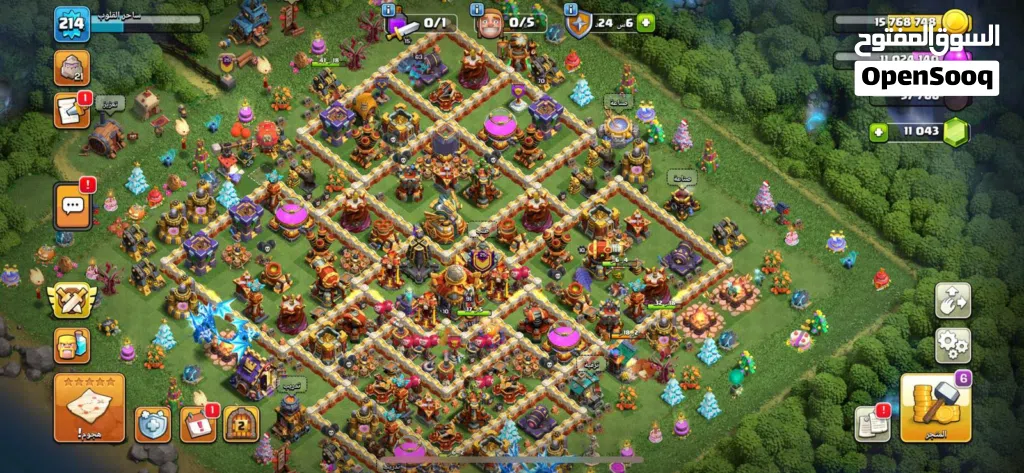The height and width of the screenshot is (473, 1024).
Task: Open the red exclamation events button
Action: [198, 424]
